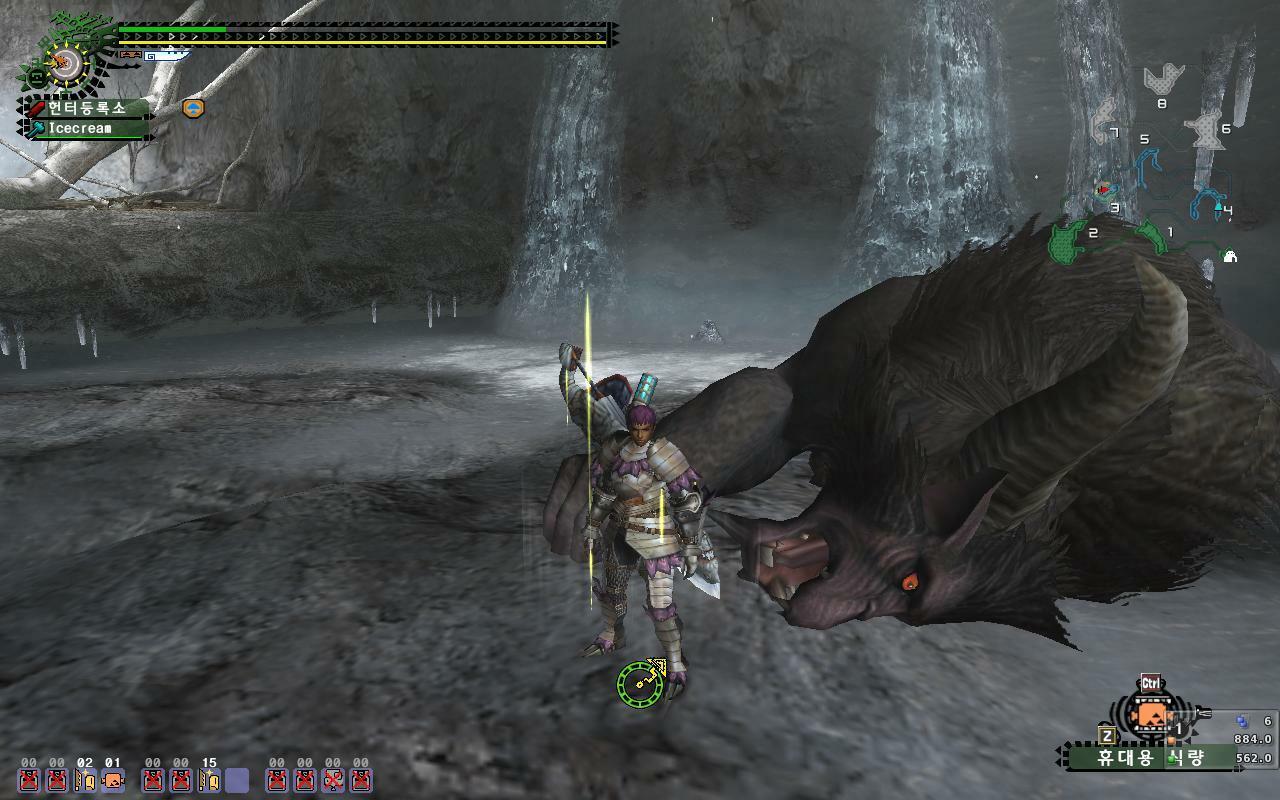
Task: Select the orange meat slot with count 01
Action: point(113,780)
